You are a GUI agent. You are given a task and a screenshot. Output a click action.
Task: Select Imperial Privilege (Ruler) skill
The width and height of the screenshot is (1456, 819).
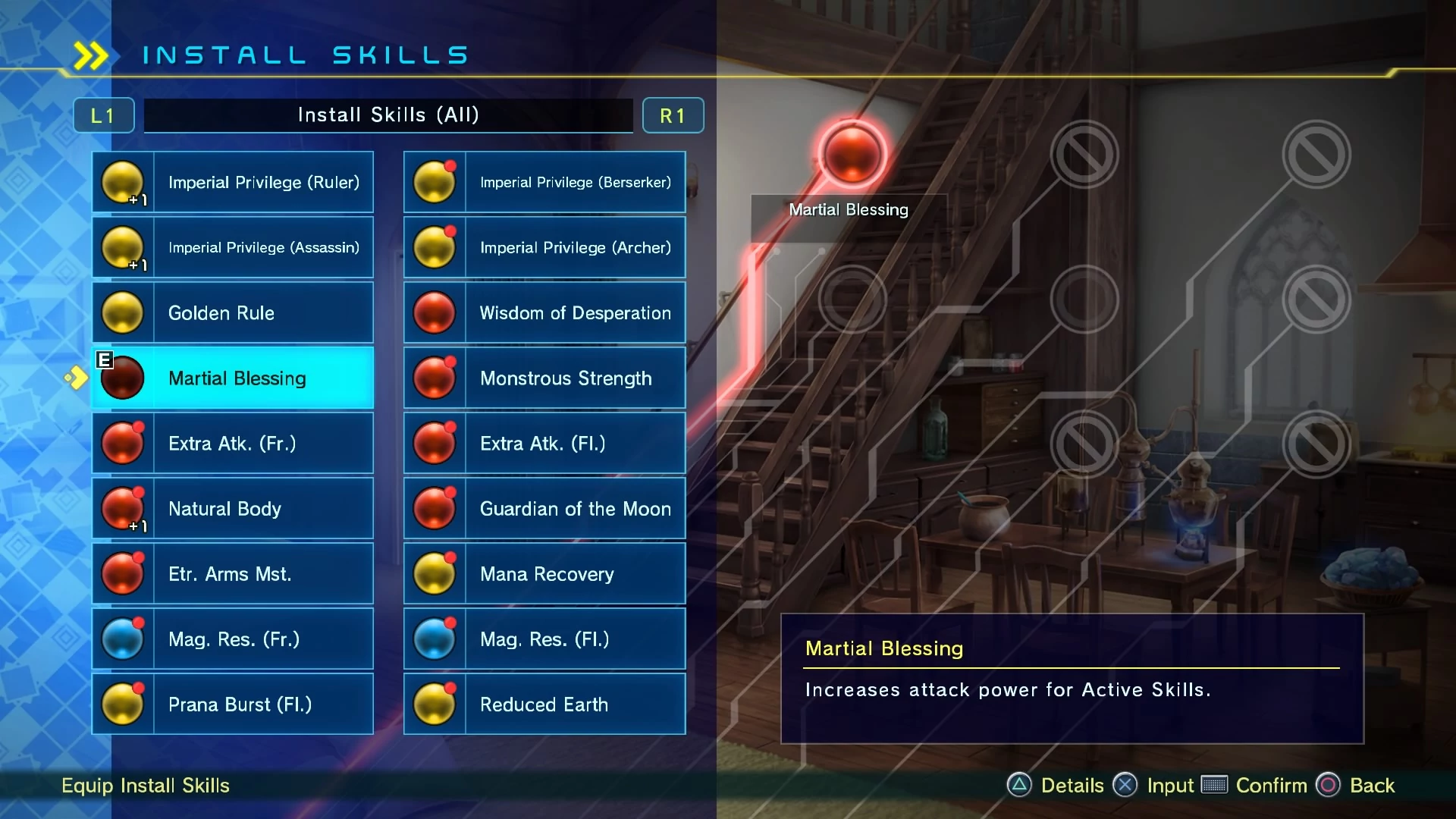[233, 182]
